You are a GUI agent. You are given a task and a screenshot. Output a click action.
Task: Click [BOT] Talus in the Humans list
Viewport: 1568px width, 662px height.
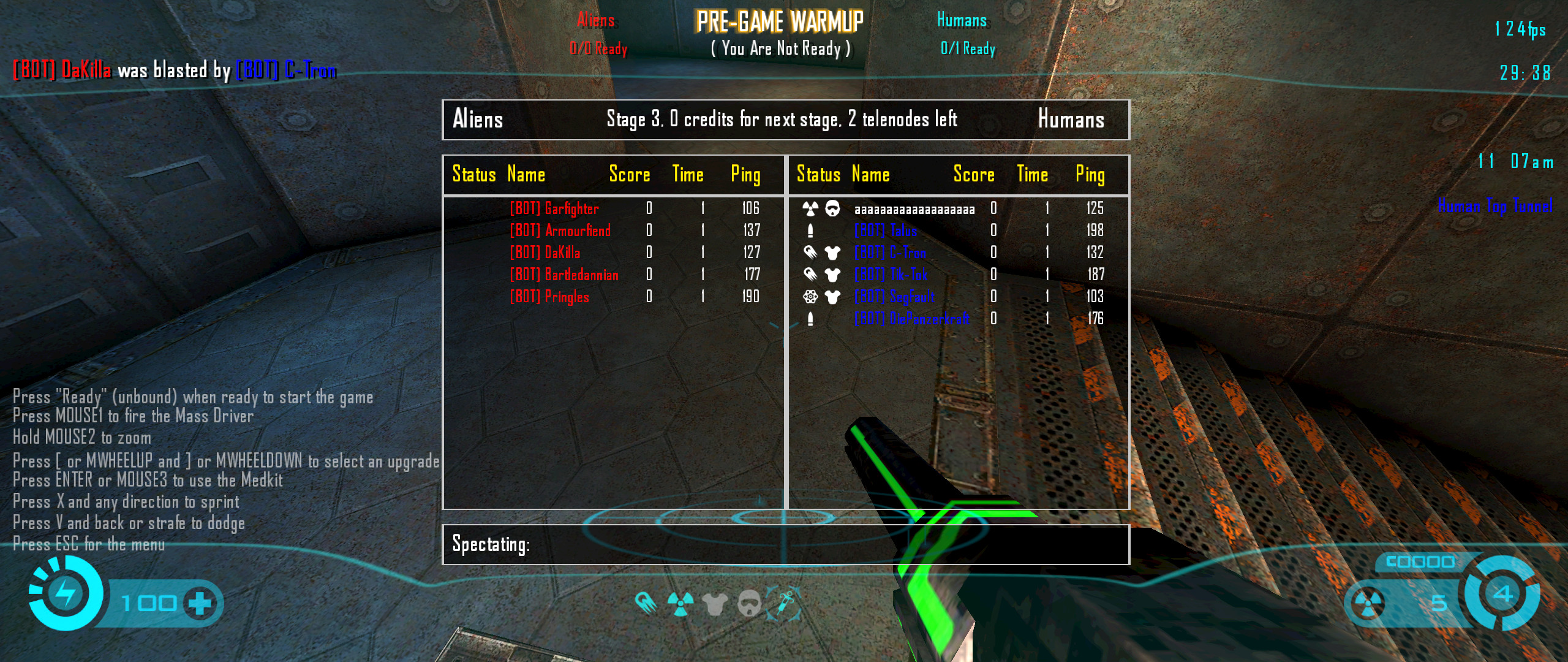pos(886,231)
